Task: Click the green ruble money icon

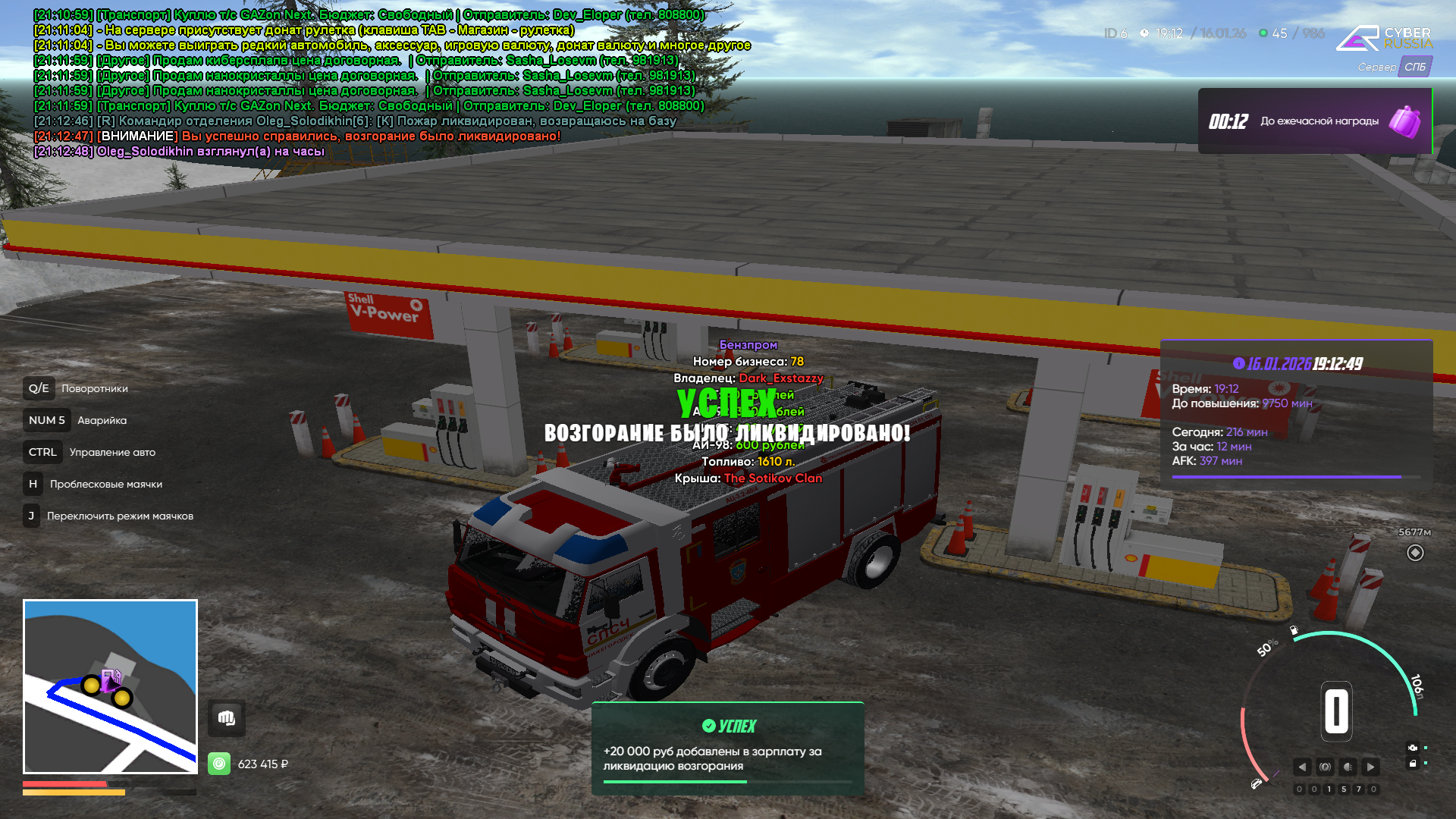Action: (x=219, y=764)
